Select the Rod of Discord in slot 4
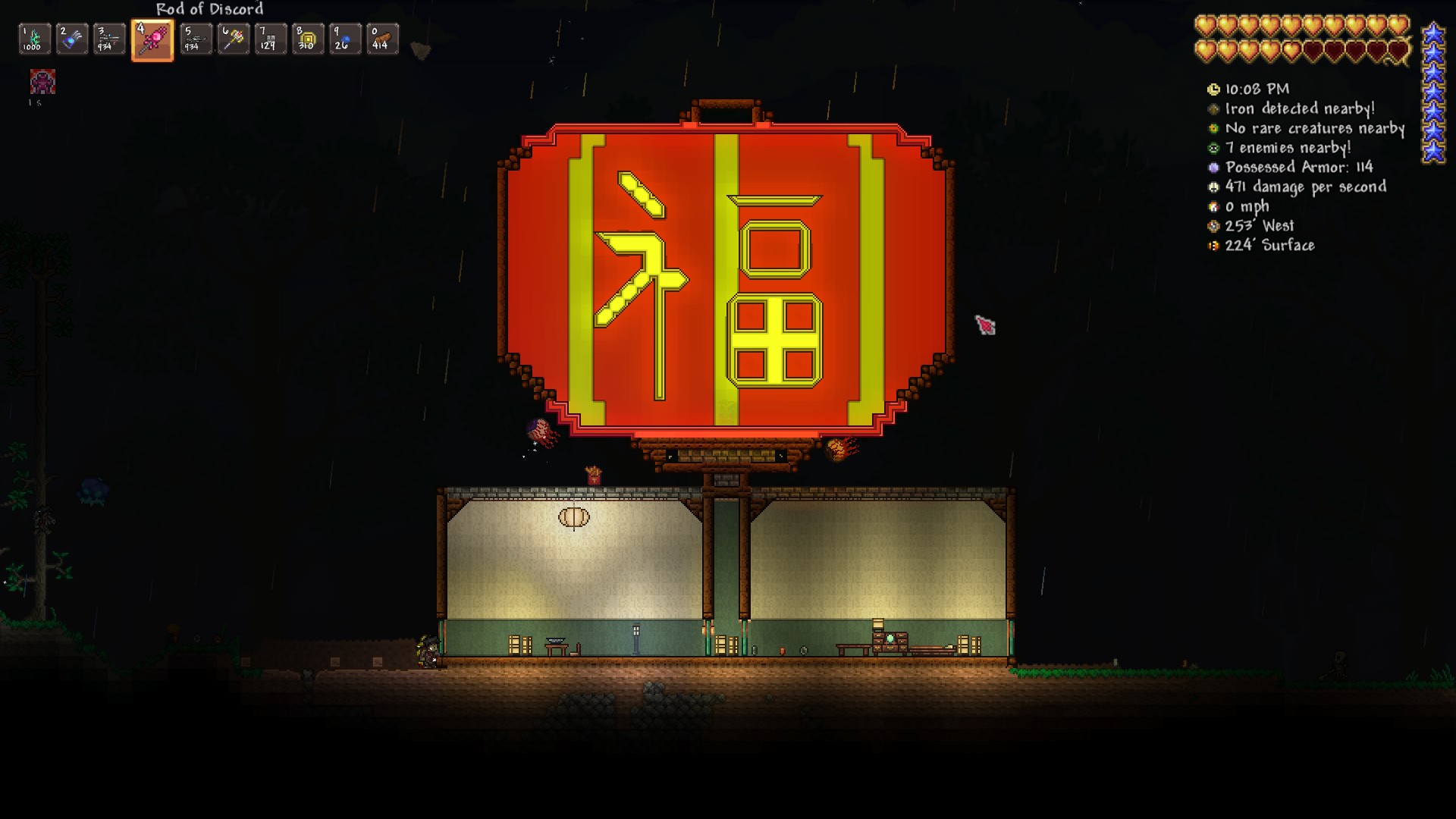The width and height of the screenshot is (1456, 819). tap(154, 39)
